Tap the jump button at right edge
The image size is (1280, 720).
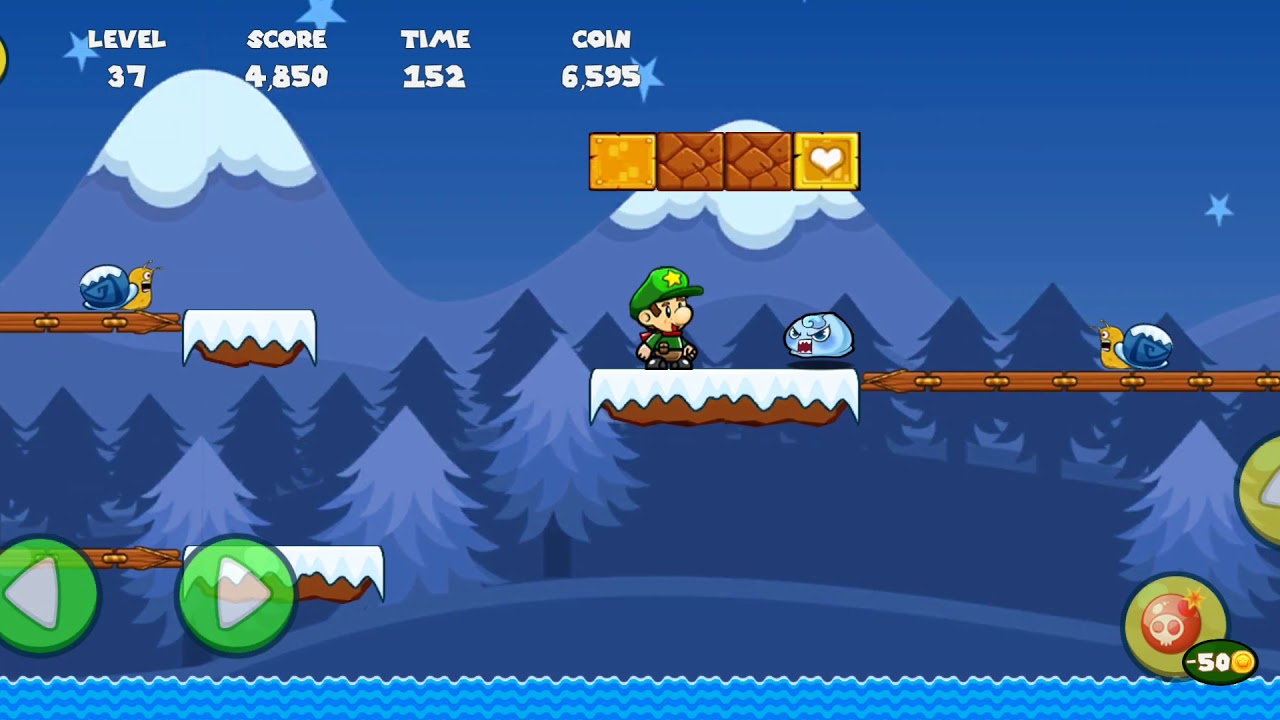click(1262, 490)
